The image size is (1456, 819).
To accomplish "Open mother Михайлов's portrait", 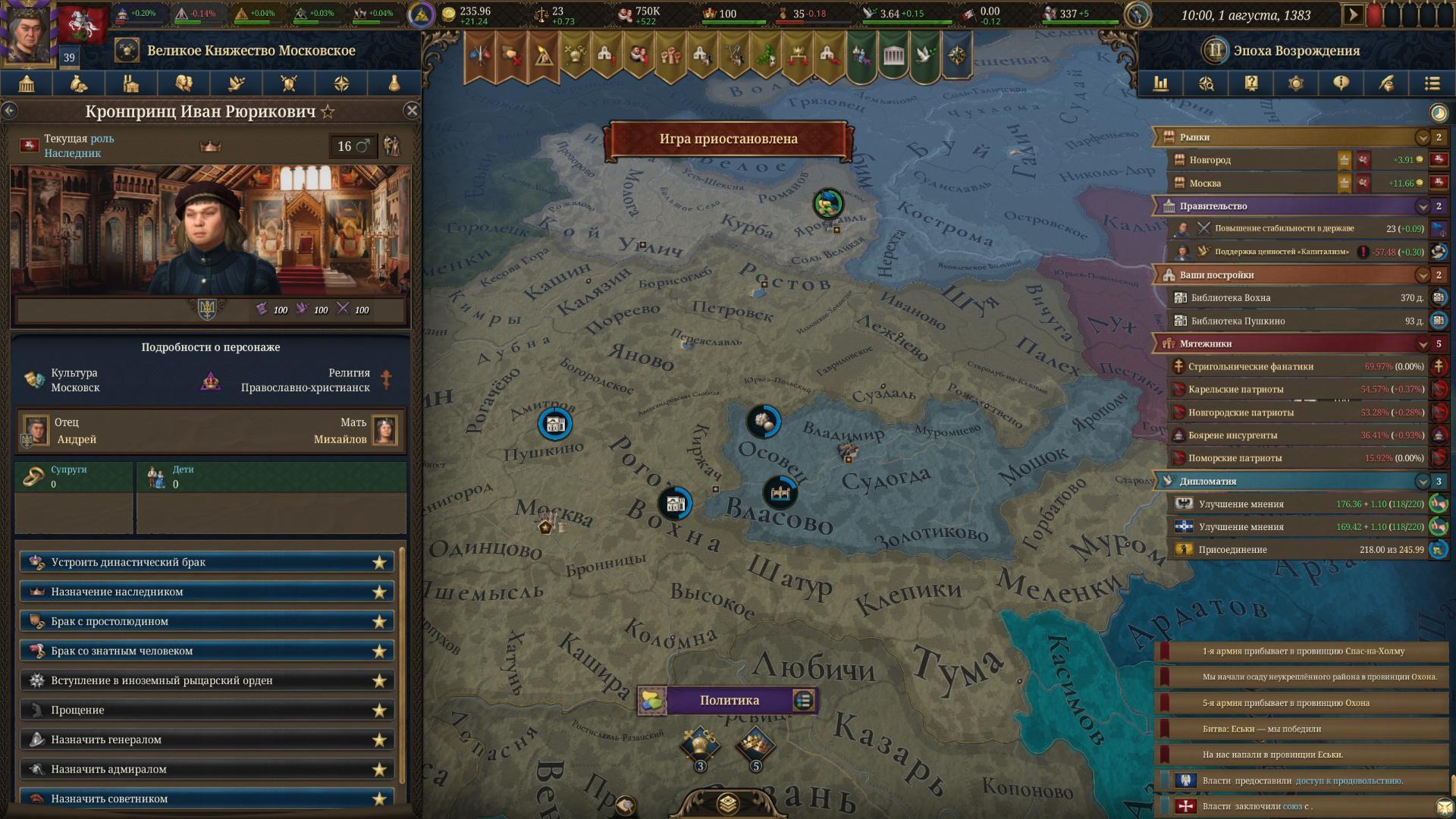I will pos(384,430).
